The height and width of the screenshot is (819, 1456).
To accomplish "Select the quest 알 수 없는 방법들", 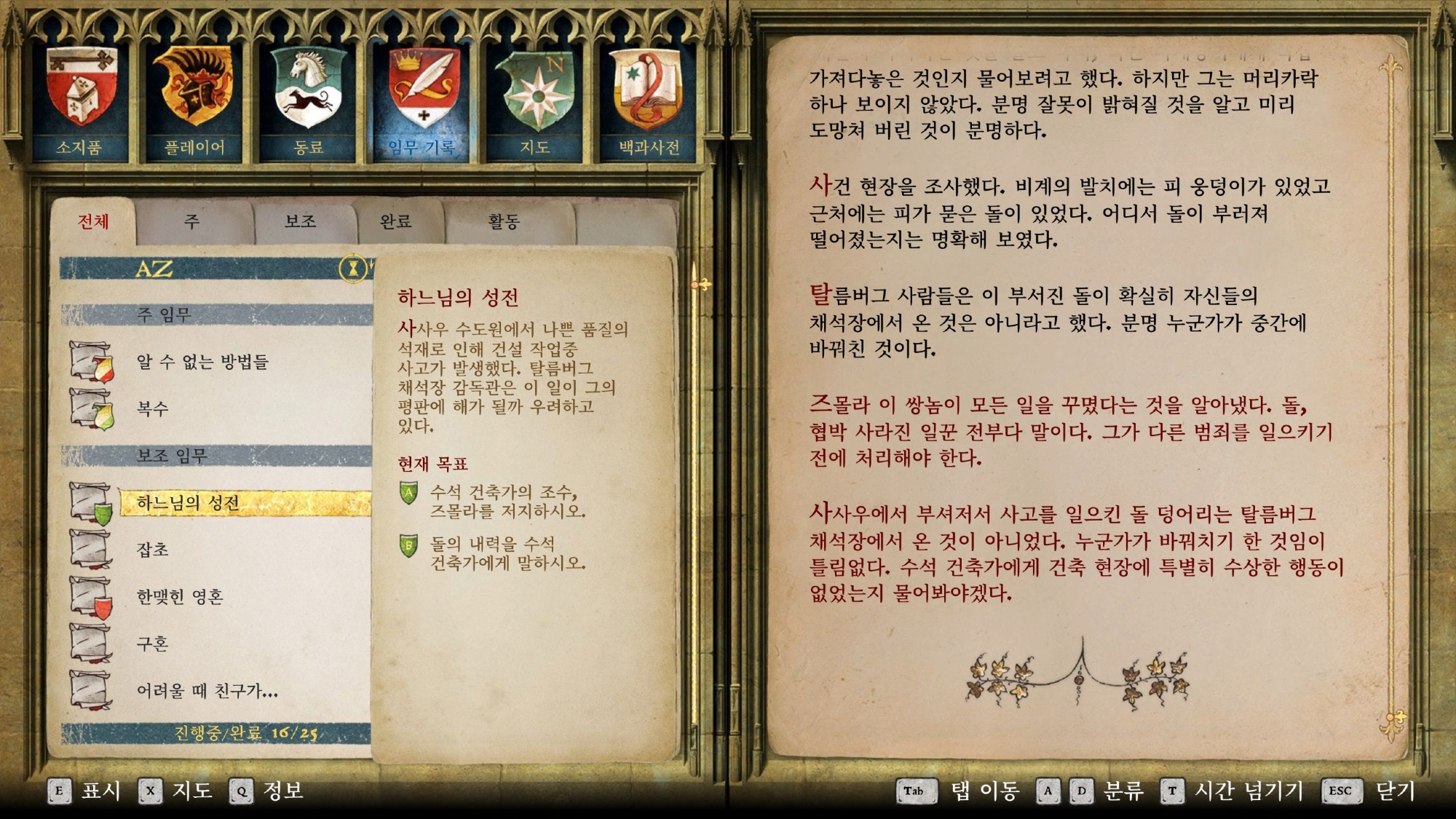I will click(x=202, y=362).
